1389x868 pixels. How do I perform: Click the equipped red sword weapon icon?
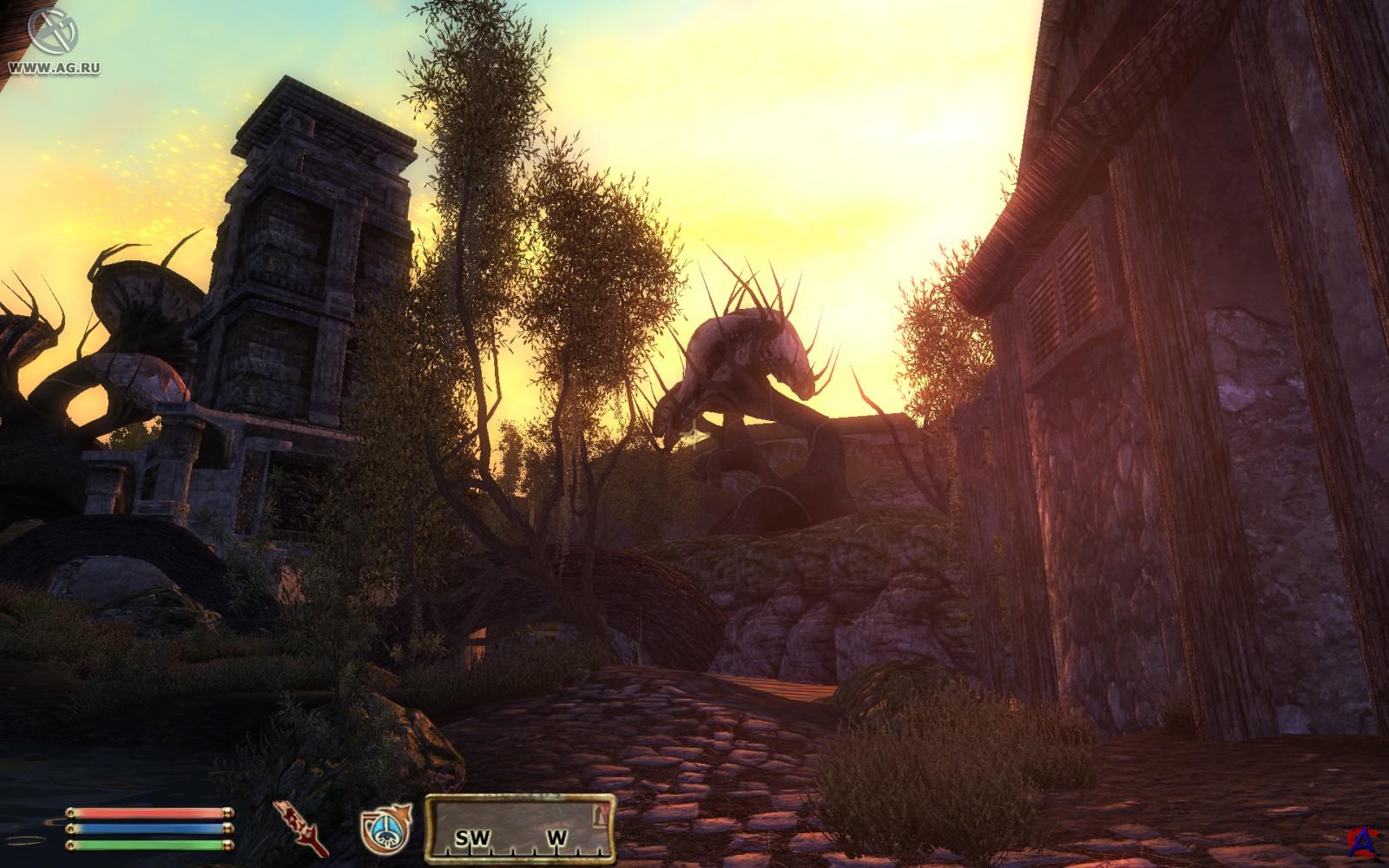click(300, 825)
